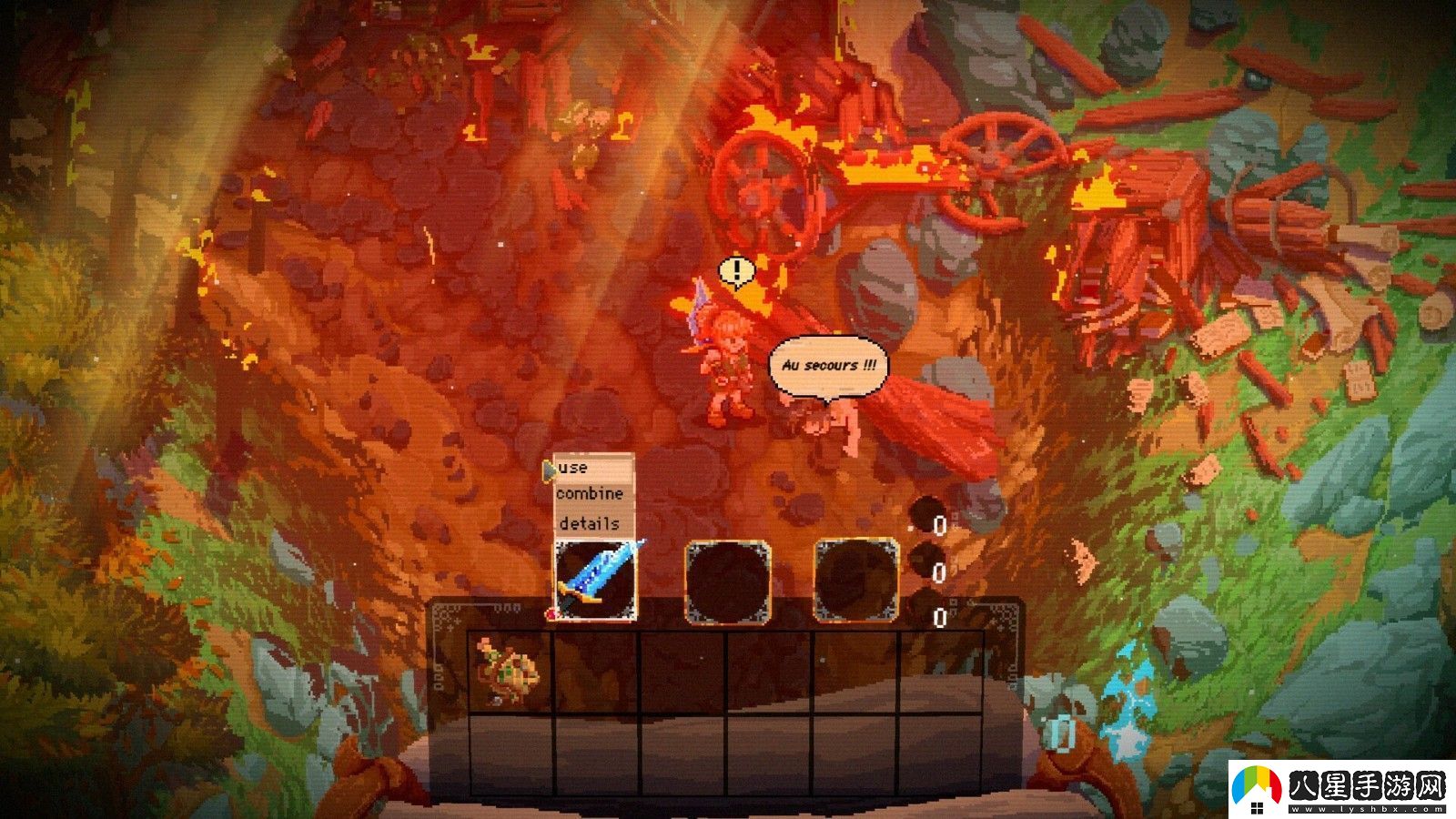This screenshot has width=1456, height=819.
Task: Open item 'details' option
Action: [x=589, y=523]
